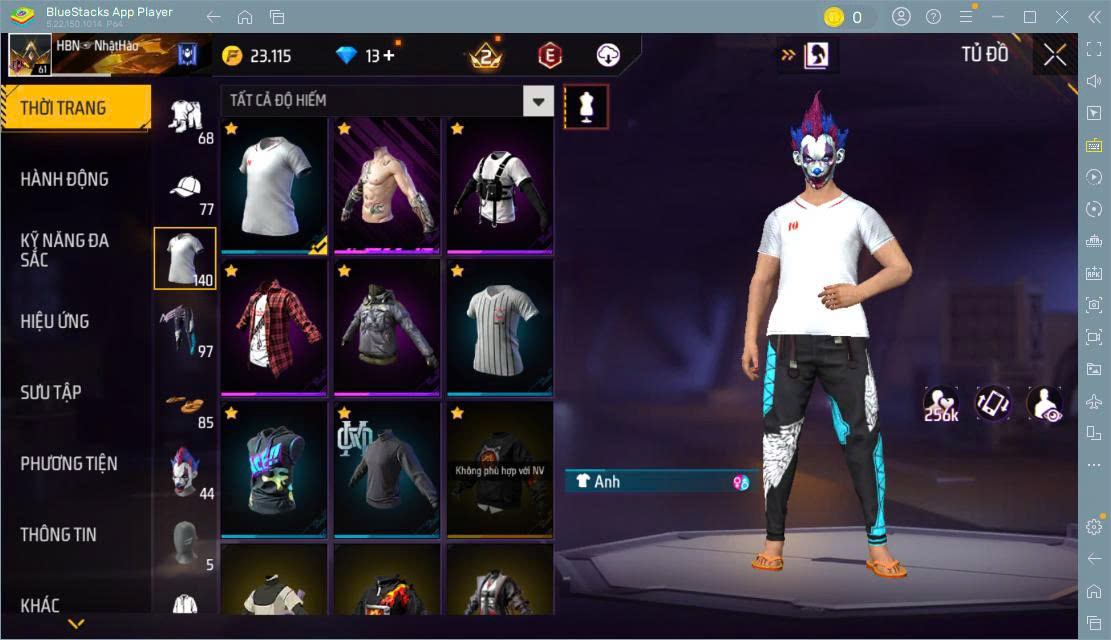
Task: Open the pants subcategory
Action: (185, 329)
